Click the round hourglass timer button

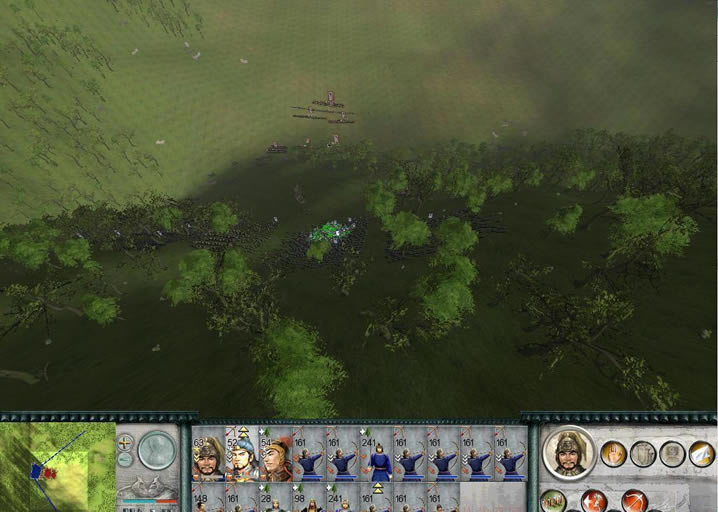[x=156, y=450]
